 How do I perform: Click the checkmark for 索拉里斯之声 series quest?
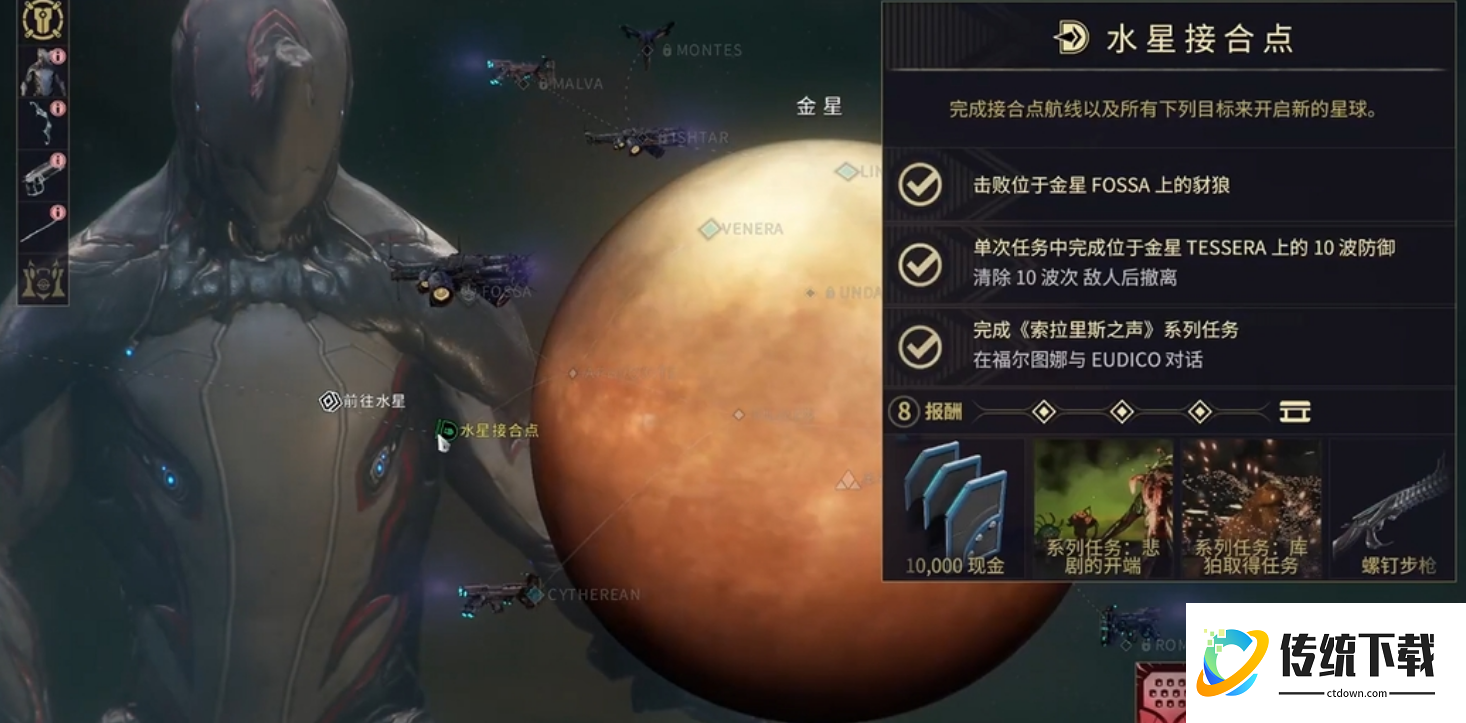tap(920, 344)
